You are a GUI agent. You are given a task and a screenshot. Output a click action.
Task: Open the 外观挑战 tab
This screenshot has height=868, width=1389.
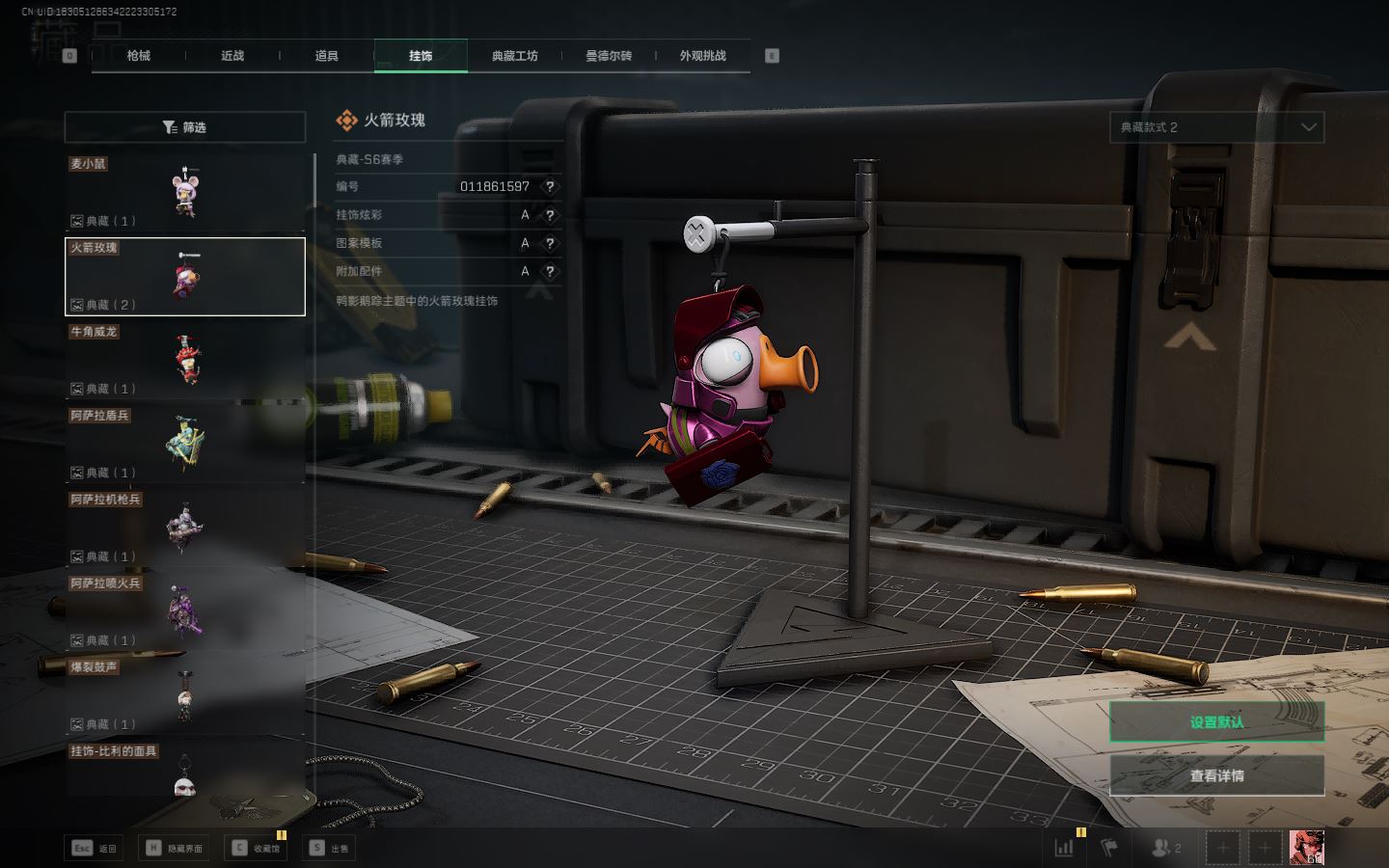pos(703,56)
